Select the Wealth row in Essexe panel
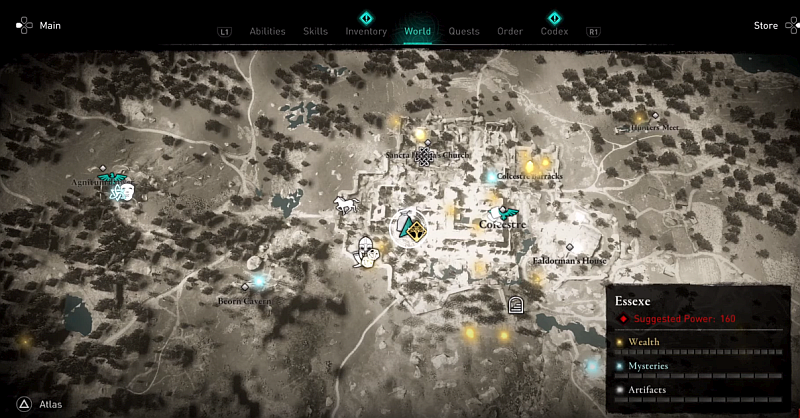Screen dimensions: 800x418 (x=699, y=343)
